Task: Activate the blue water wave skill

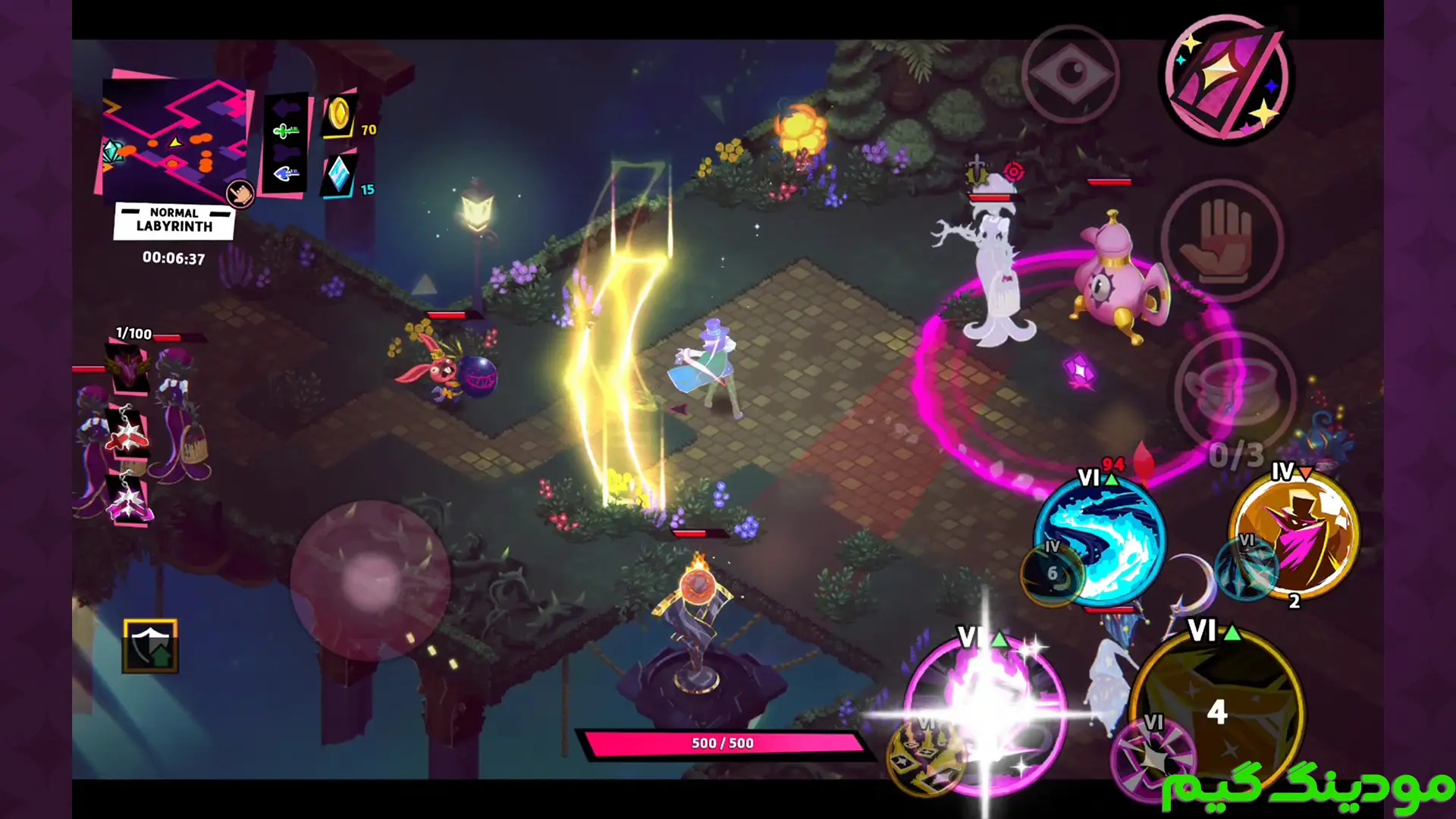Action: pyautogui.click(x=1103, y=535)
